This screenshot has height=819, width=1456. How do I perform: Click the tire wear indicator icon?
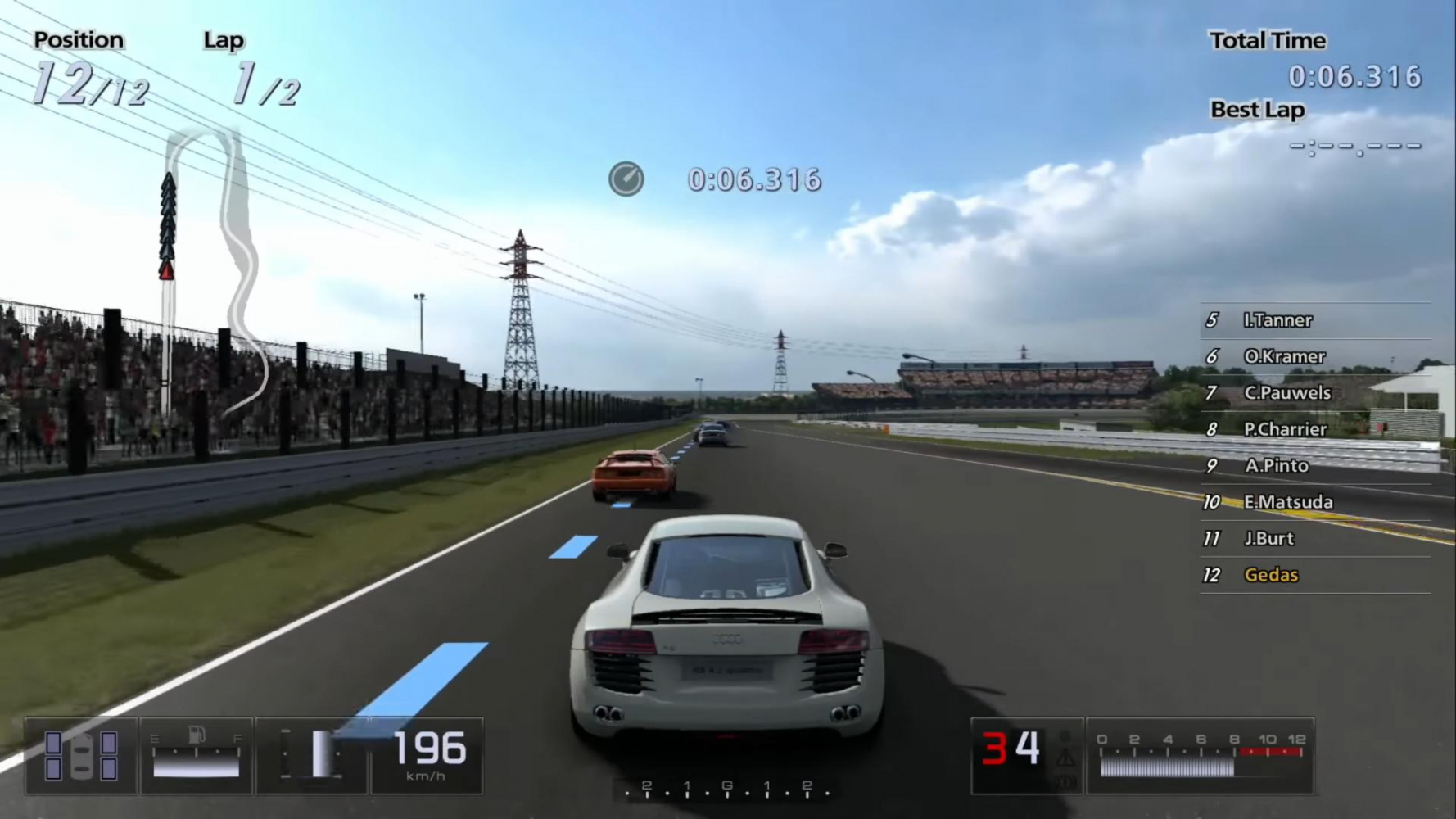[80, 755]
